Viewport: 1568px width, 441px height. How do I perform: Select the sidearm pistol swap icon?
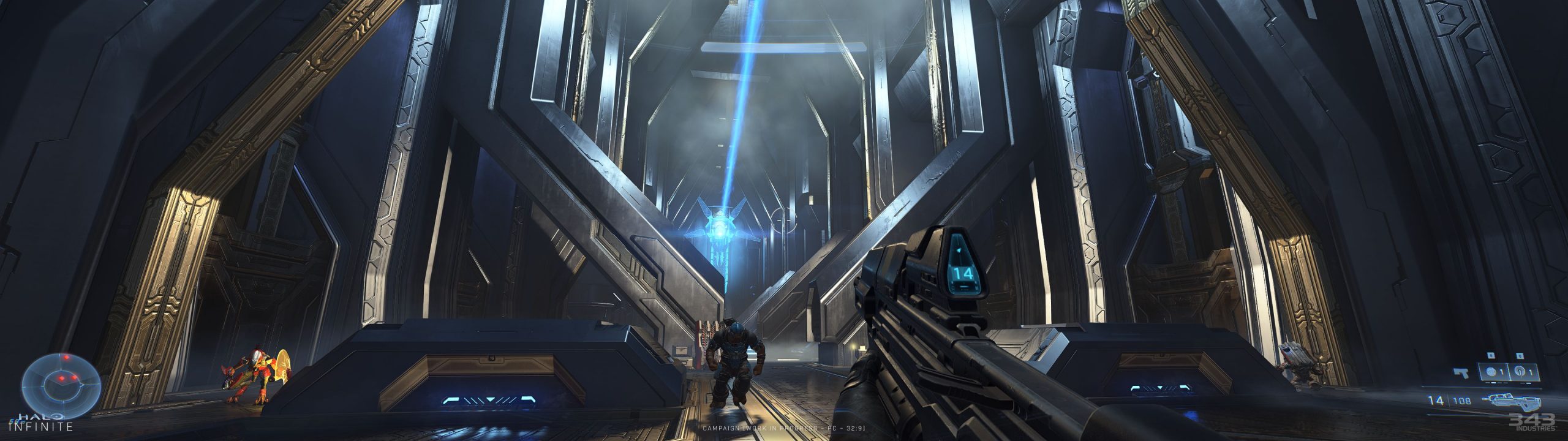point(1461,372)
